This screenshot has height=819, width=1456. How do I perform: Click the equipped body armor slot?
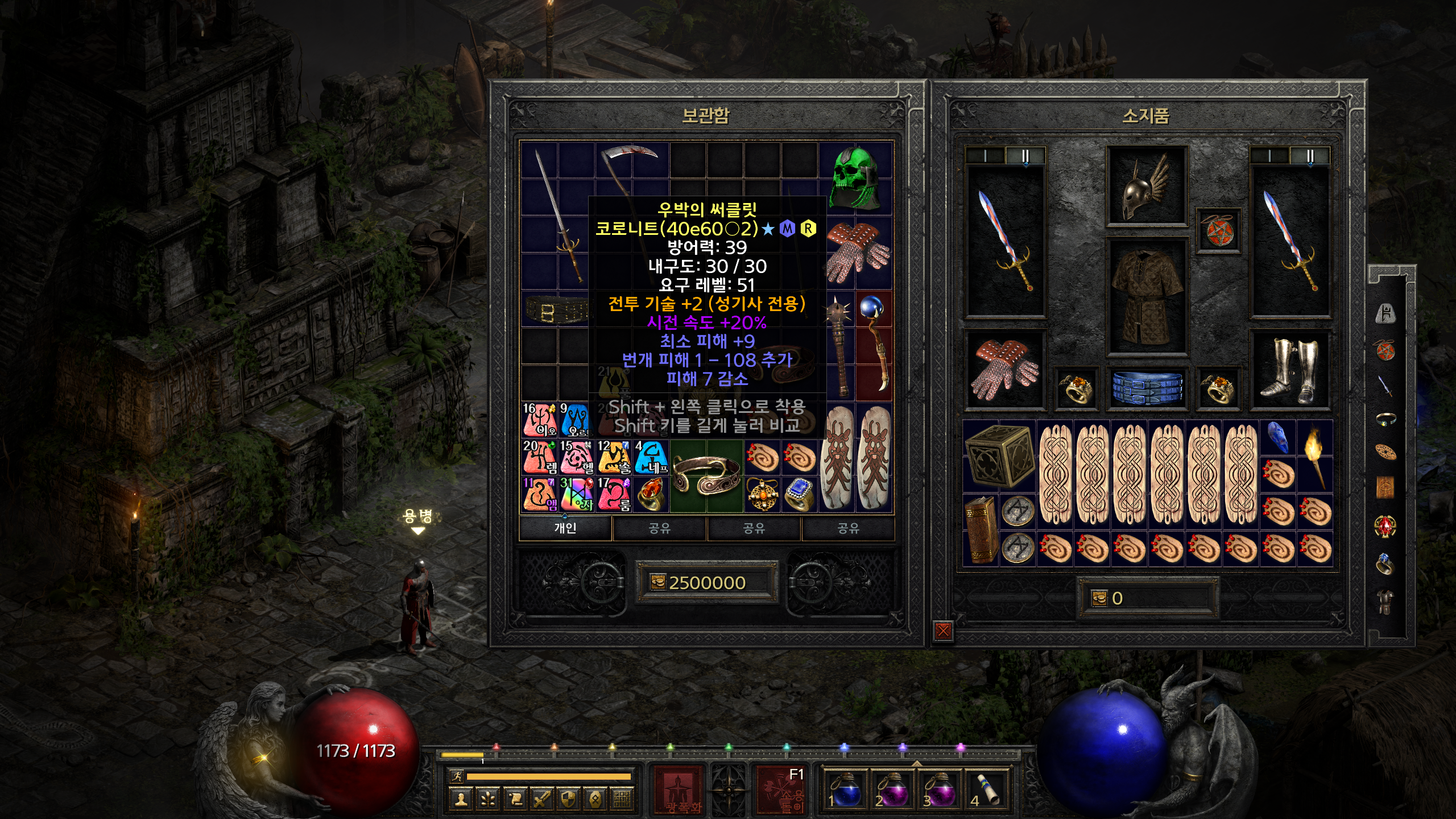(x=1146, y=296)
